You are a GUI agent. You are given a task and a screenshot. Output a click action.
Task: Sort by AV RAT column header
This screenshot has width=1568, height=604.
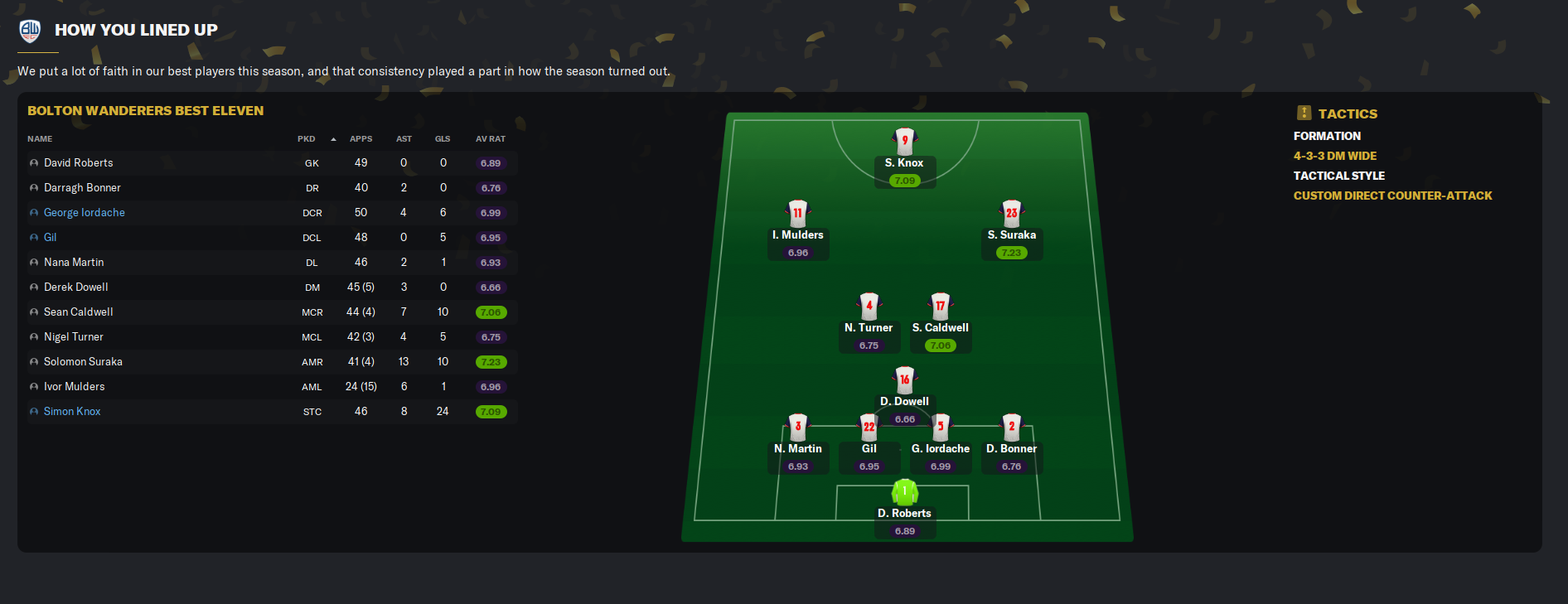click(x=490, y=139)
